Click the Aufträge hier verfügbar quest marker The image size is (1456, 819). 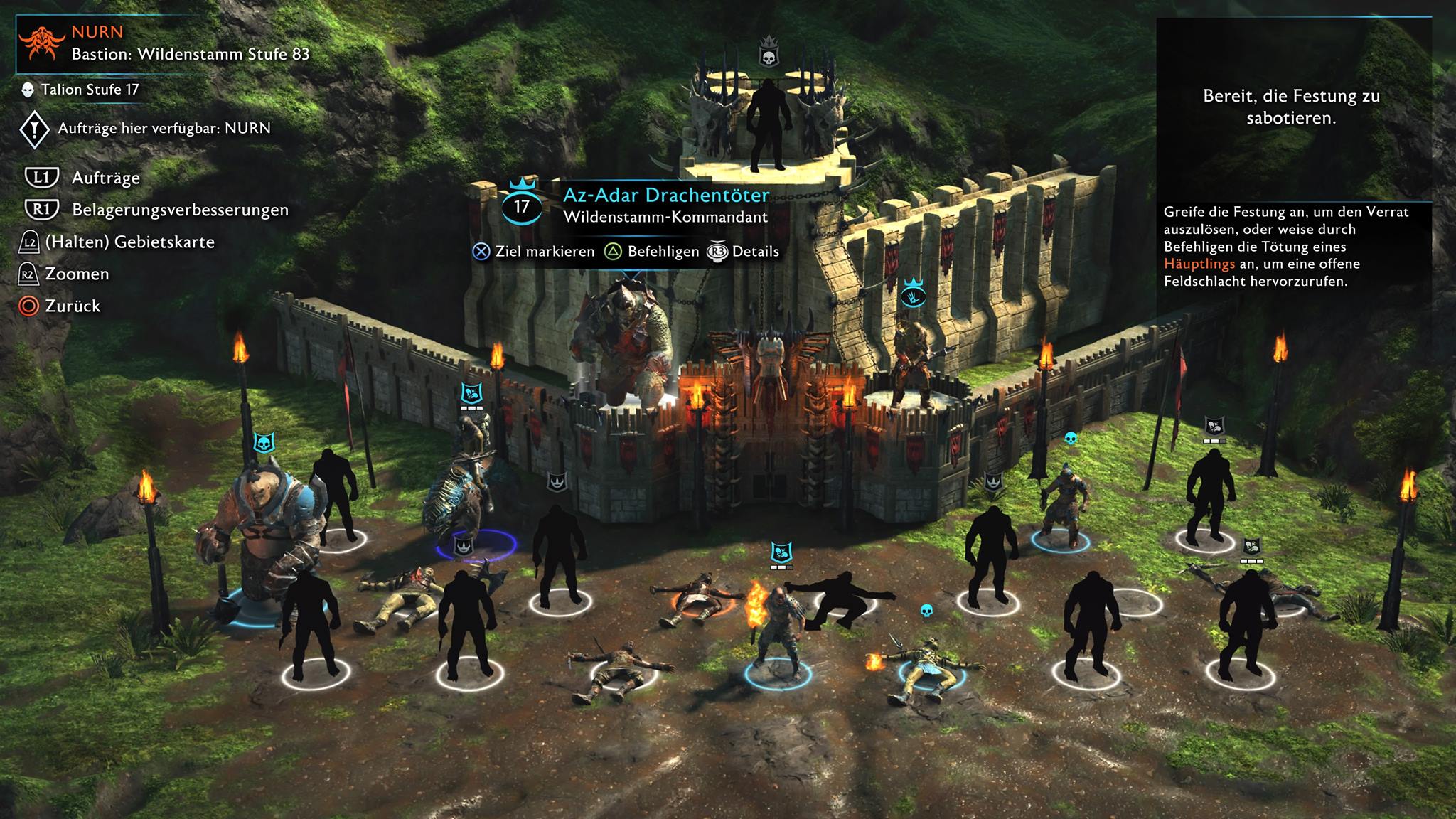34,129
